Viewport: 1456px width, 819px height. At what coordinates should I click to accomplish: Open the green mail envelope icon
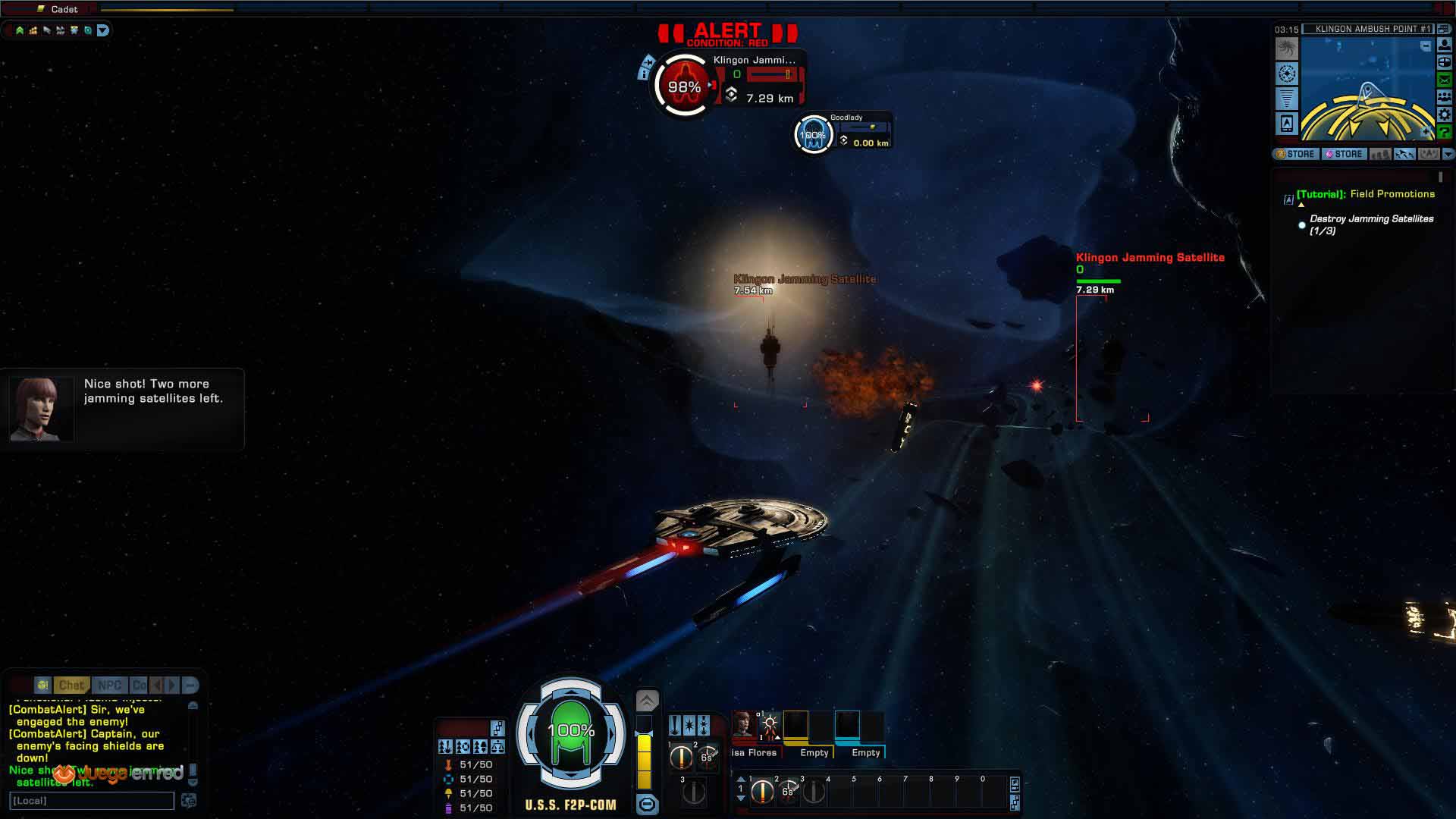pyautogui.click(x=1444, y=80)
